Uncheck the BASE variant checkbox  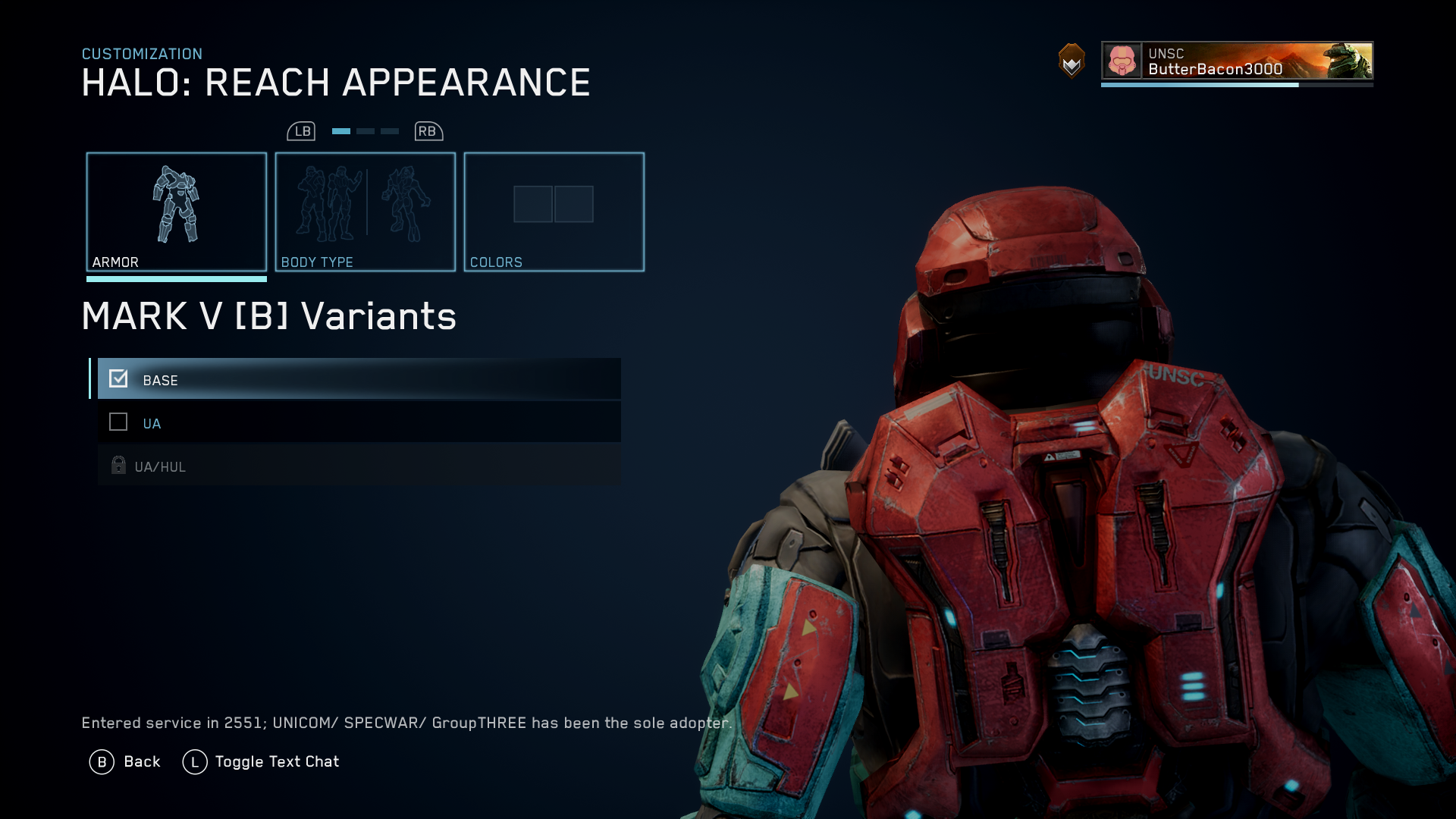click(x=118, y=379)
